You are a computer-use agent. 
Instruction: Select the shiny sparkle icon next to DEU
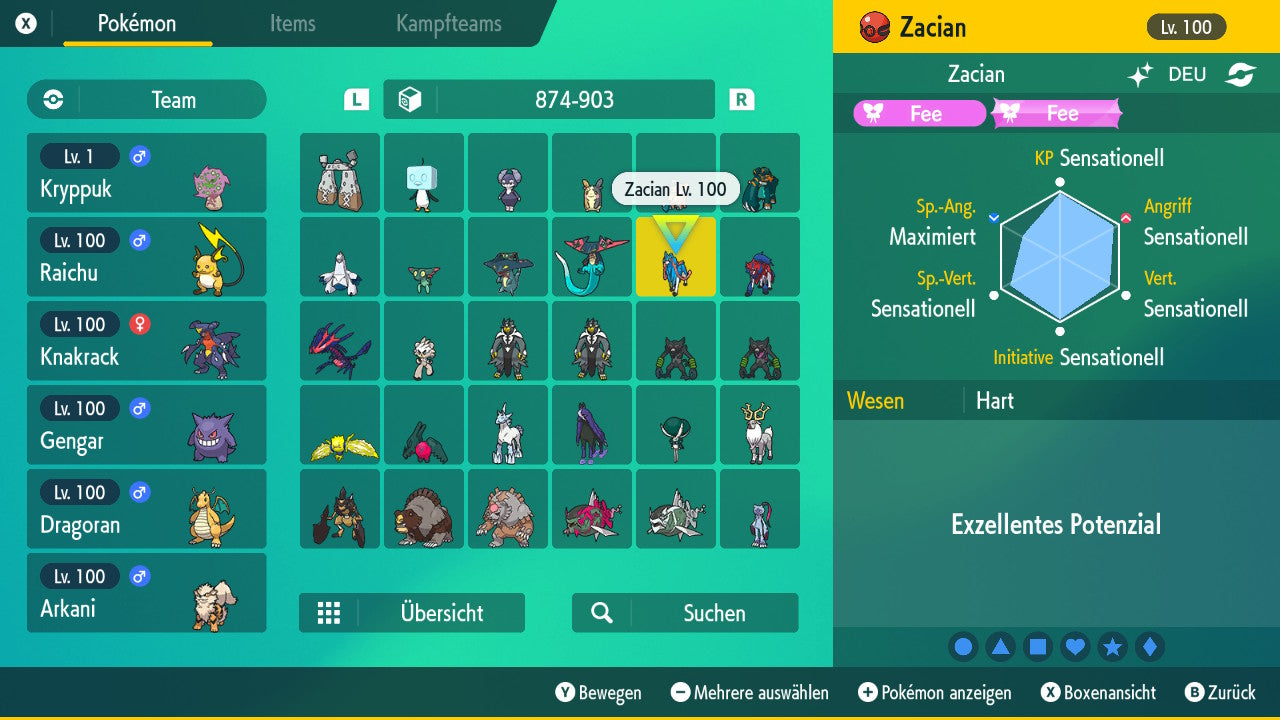click(x=1139, y=74)
